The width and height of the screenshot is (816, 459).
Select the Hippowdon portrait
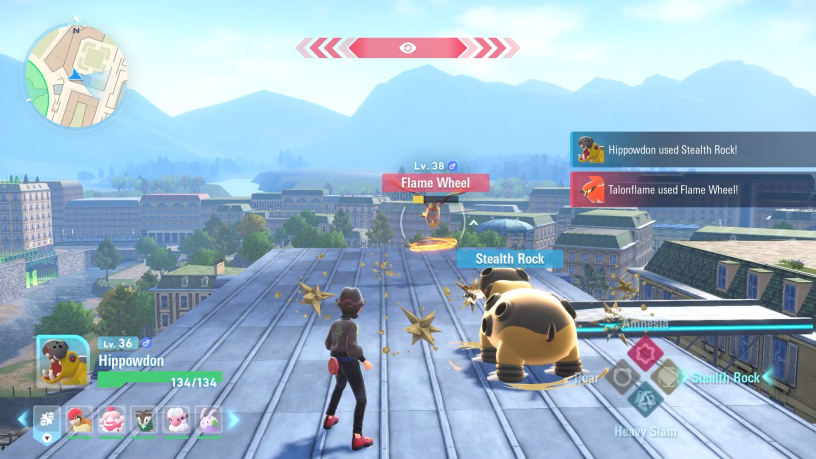pos(62,361)
